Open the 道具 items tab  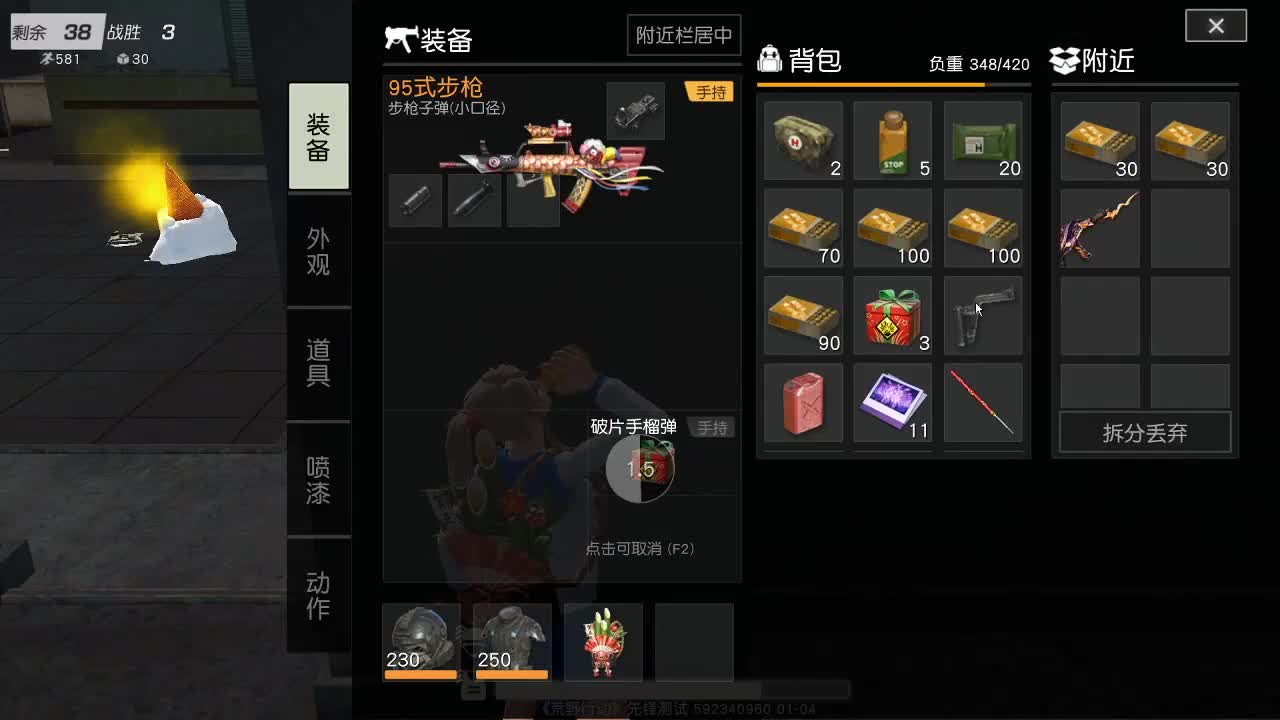(x=318, y=365)
